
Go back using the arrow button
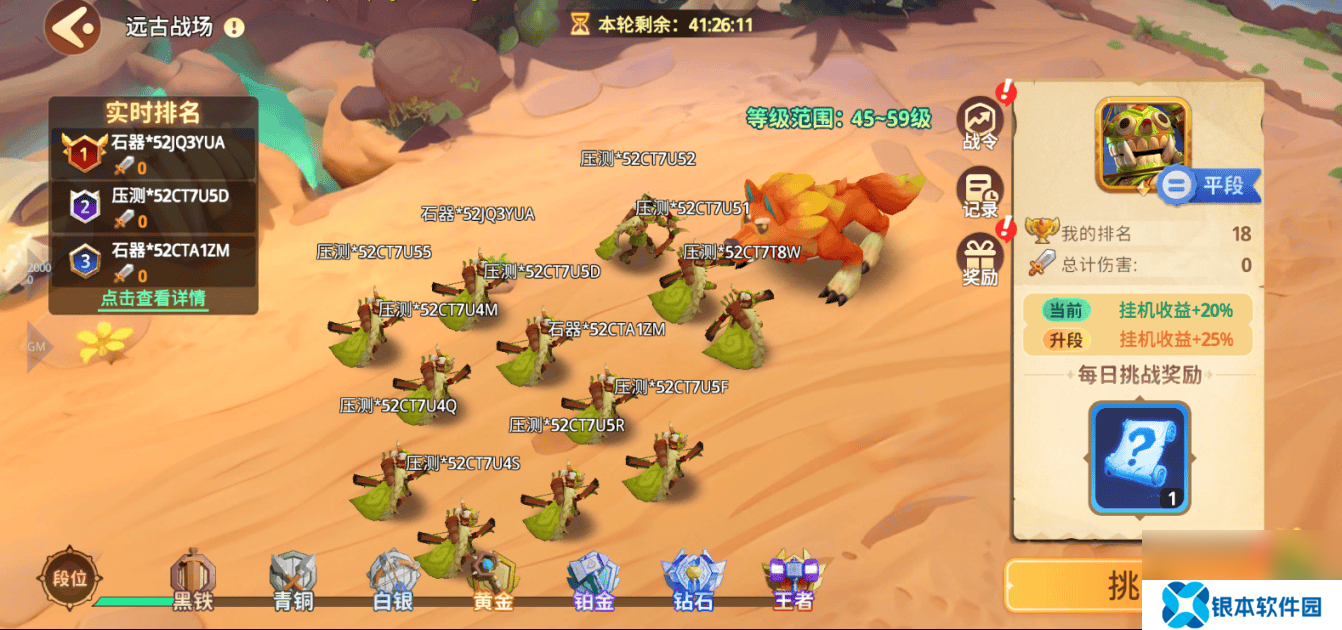72,27
